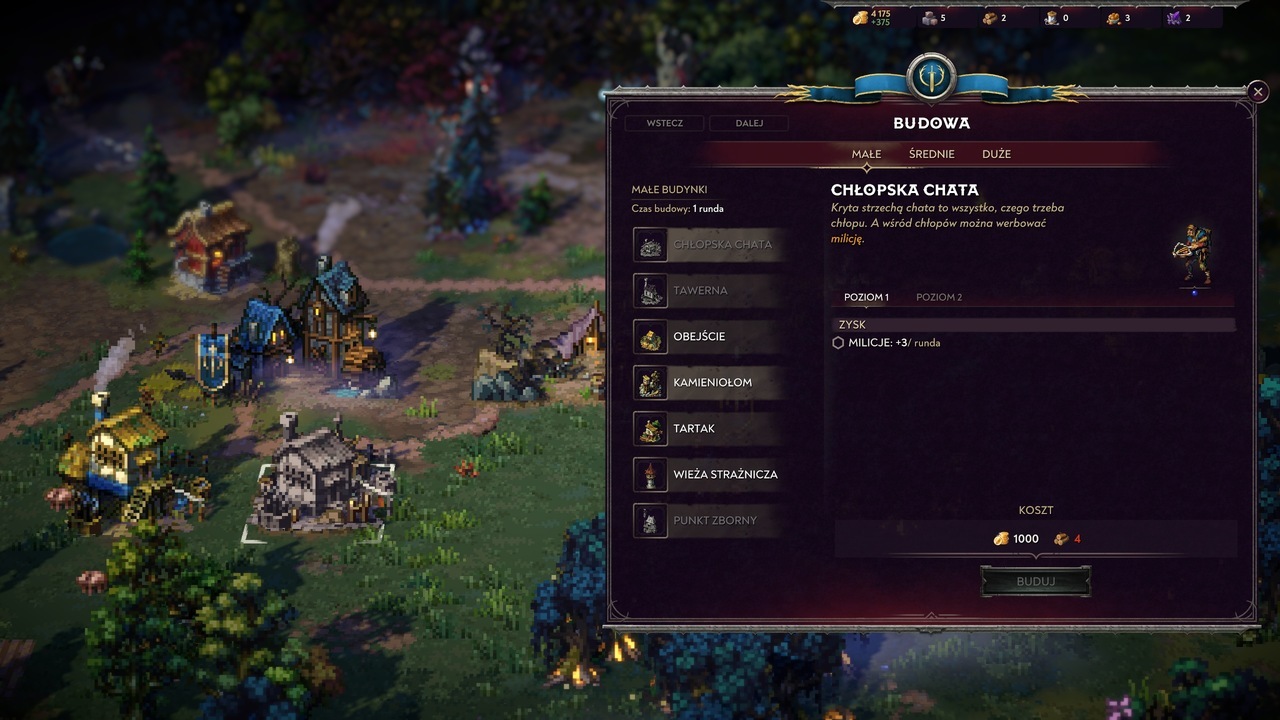The height and width of the screenshot is (720, 1280).
Task: Choose the Wieża Strażnicza building
Action: pos(708,474)
